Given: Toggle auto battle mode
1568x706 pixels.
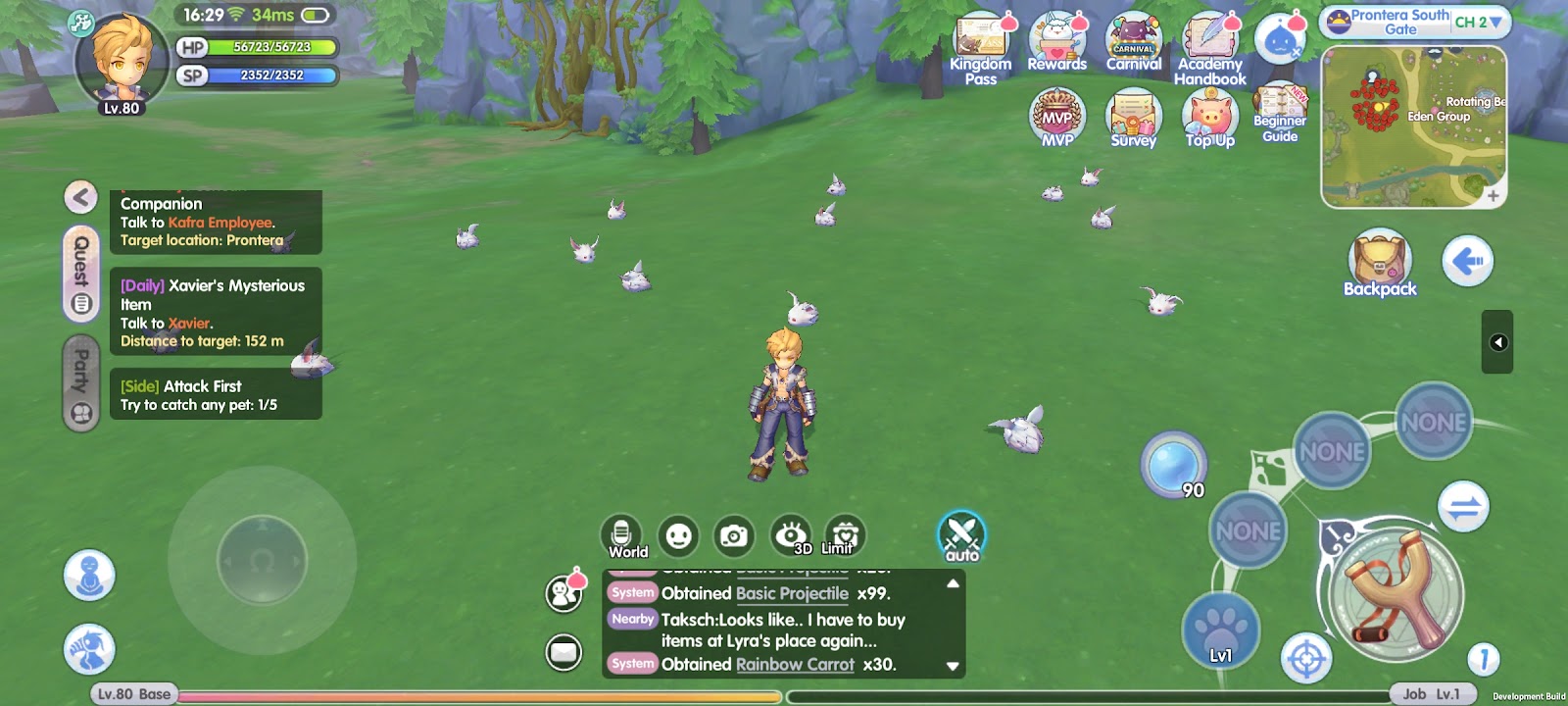Looking at the screenshot, I should (x=961, y=537).
